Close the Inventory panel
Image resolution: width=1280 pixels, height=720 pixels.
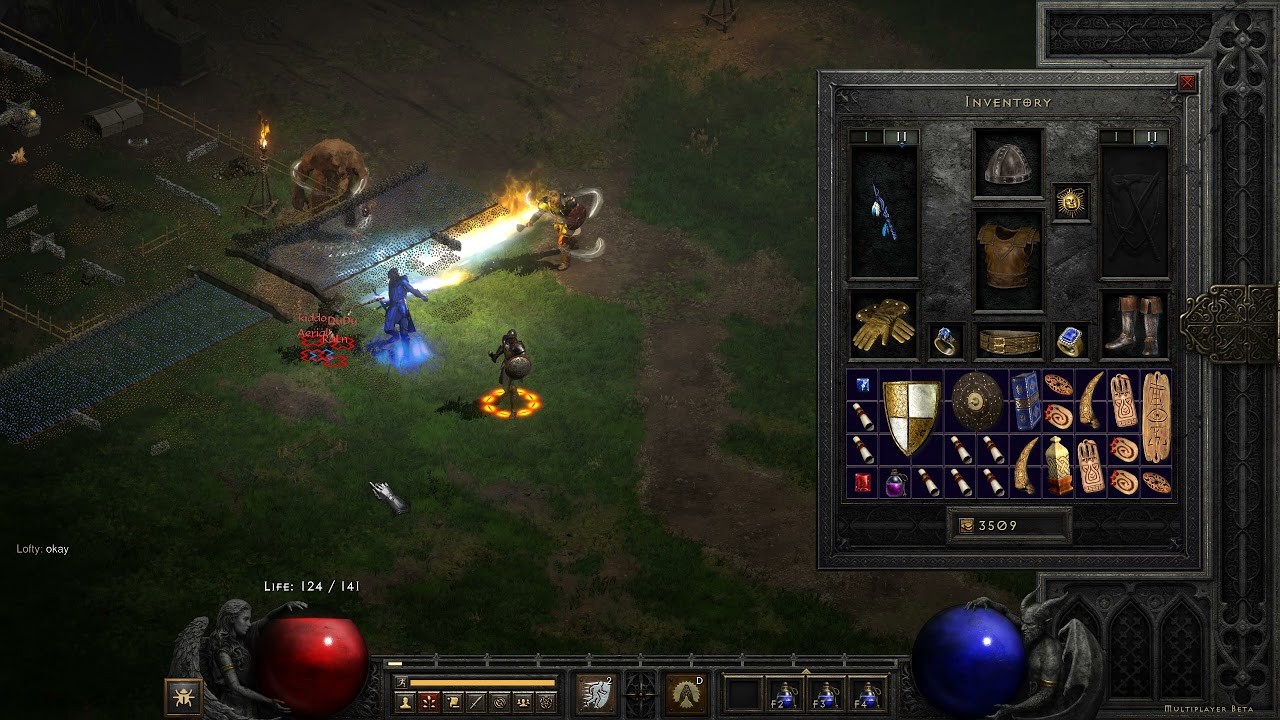1187,83
